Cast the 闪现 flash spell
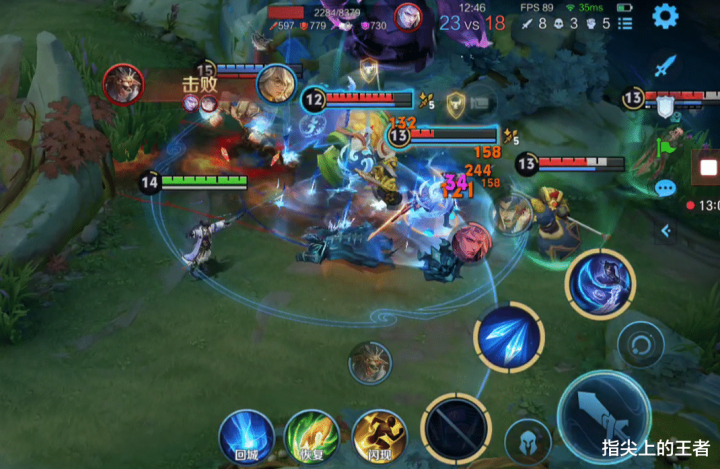The height and width of the screenshot is (469, 720). (x=380, y=436)
